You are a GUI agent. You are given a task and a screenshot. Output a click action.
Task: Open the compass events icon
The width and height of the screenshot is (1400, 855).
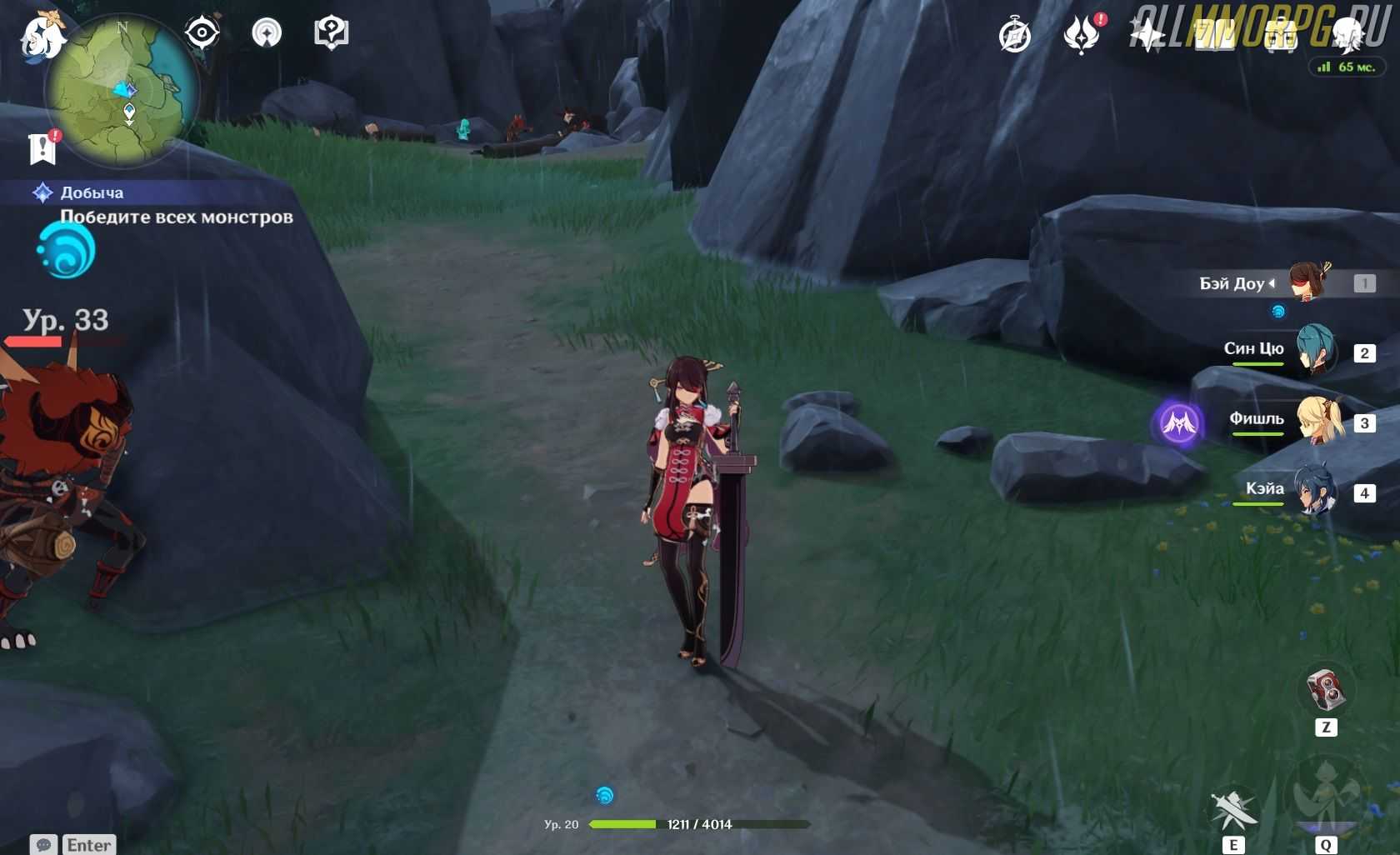point(1015,36)
